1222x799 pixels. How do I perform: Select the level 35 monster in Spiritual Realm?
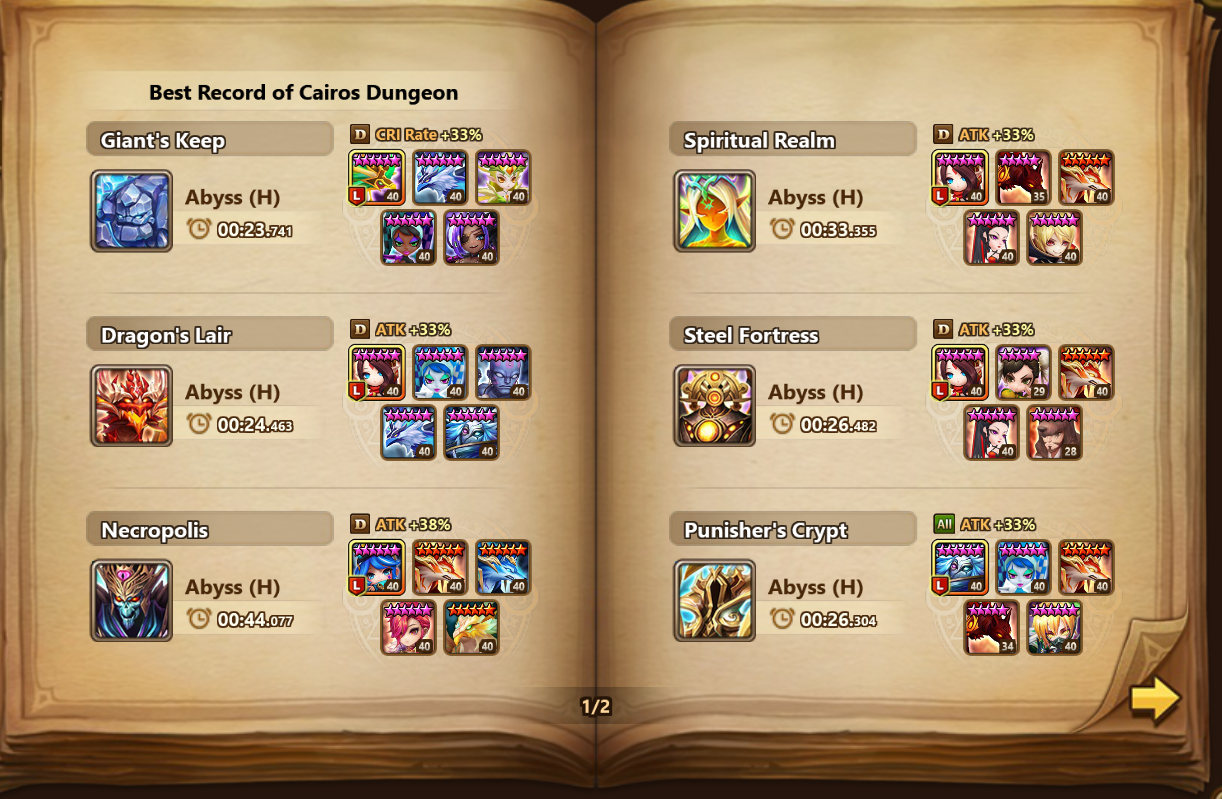(1023, 178)
